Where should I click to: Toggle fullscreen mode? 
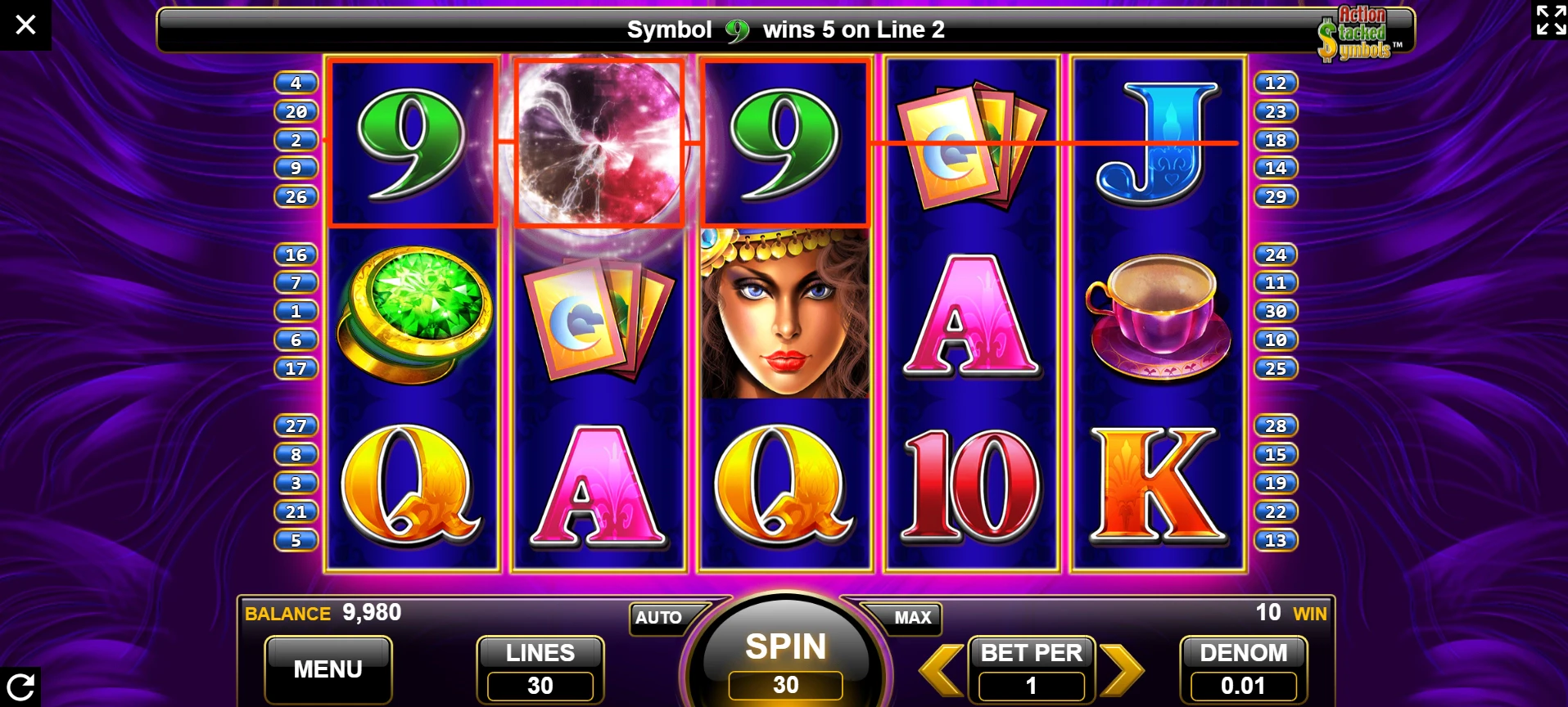click(x=1551, y=20)
